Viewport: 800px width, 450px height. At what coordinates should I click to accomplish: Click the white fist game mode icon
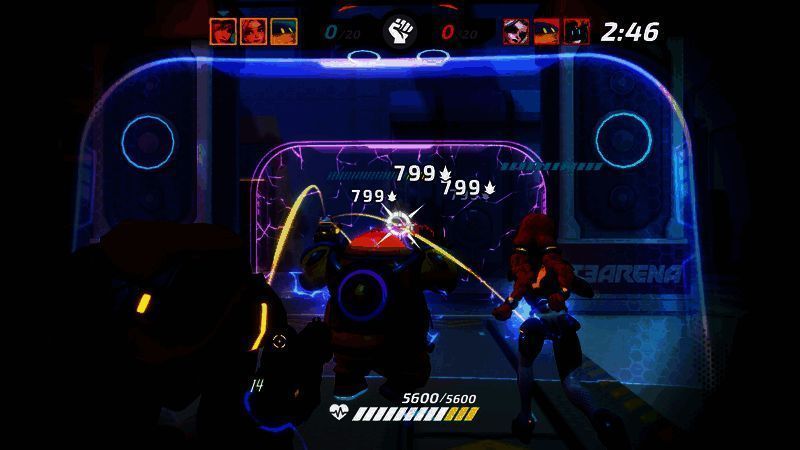(x=400, y=32)
